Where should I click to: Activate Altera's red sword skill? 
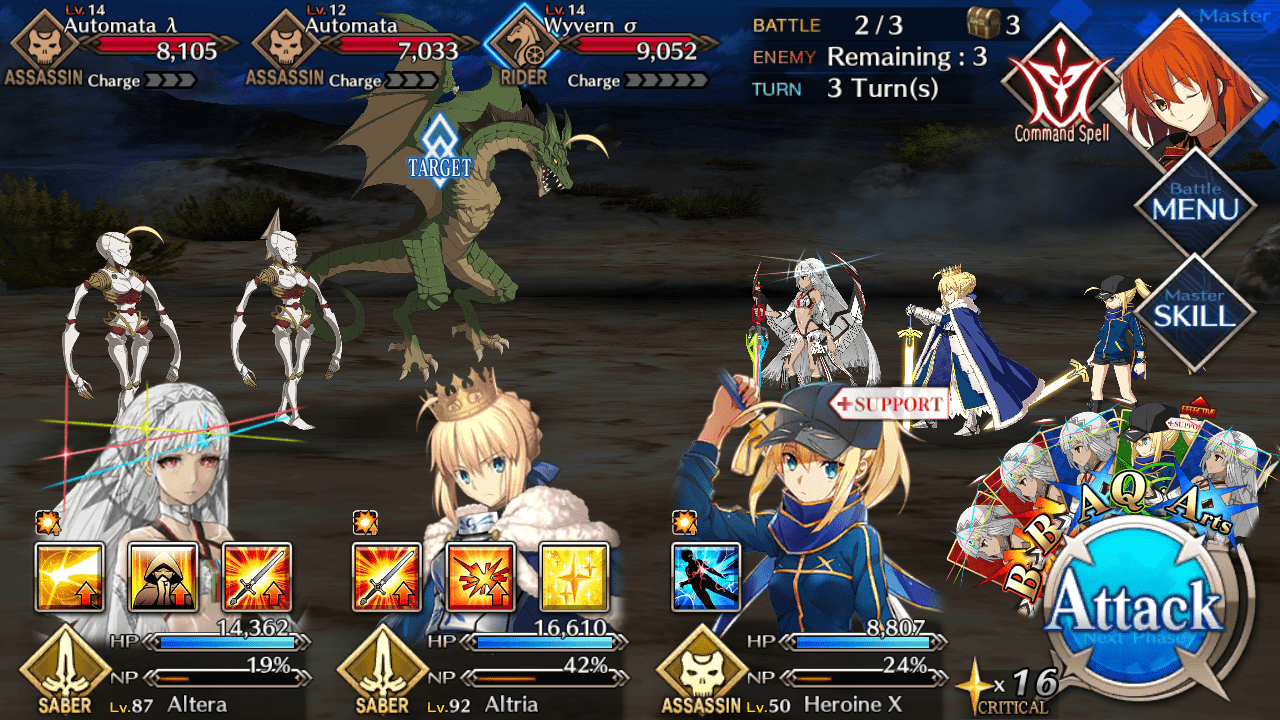257,577
